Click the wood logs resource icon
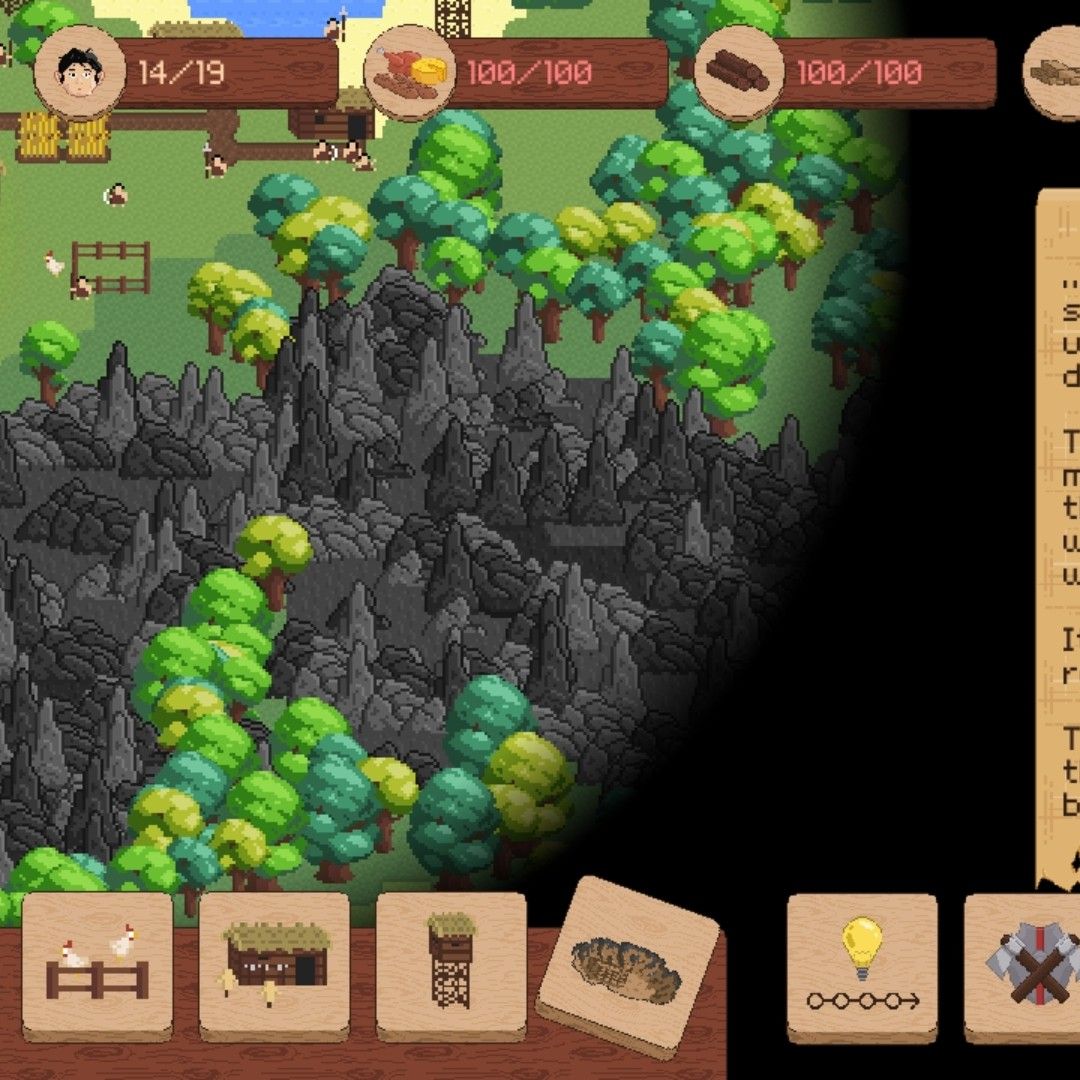The width and height of the screenshot is (1080, 1080). pos(739,72)
